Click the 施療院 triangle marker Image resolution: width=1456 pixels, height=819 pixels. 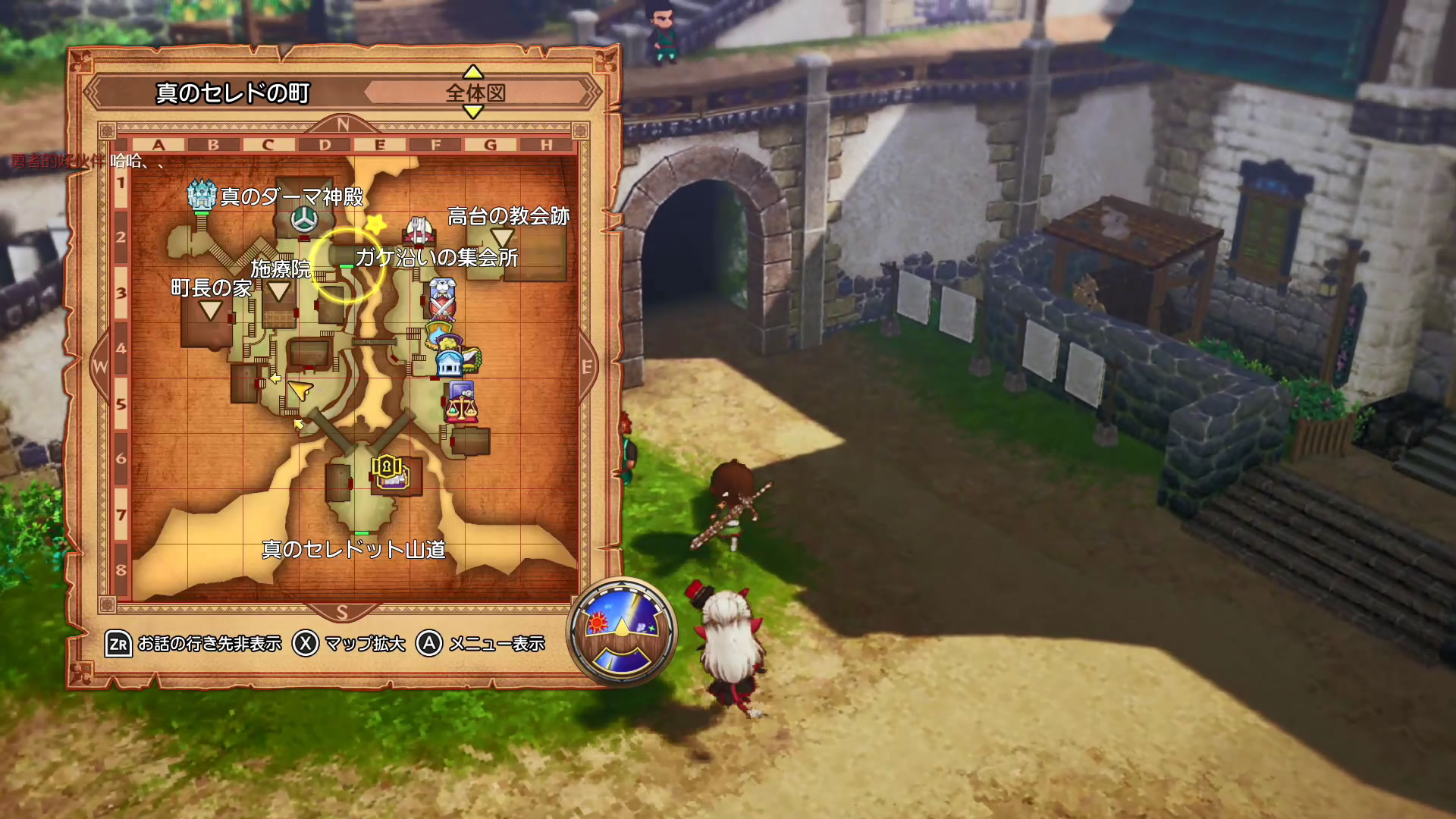(x=279, y=290)
